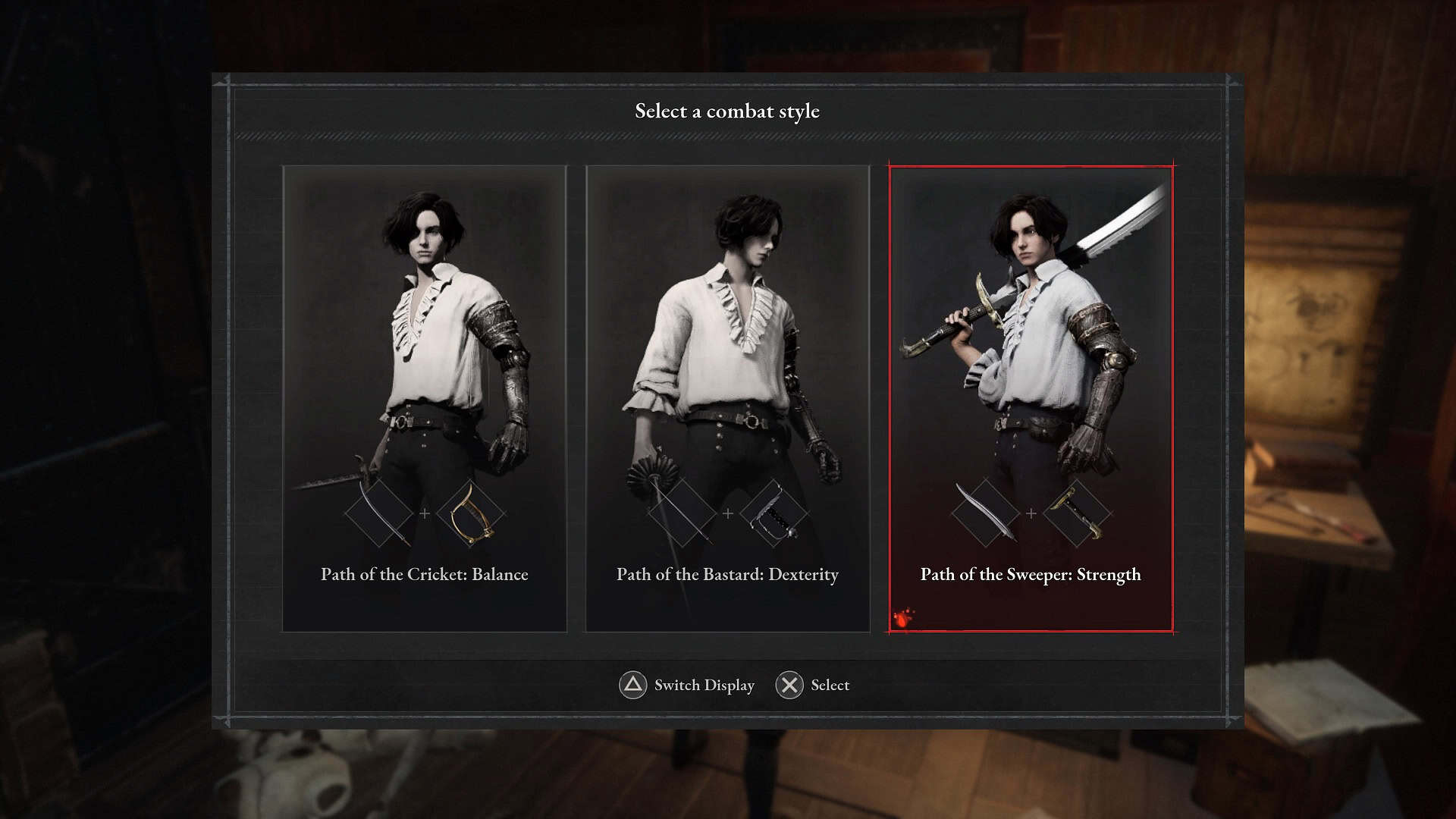Click the X controller button icon

tap(789, 685)
